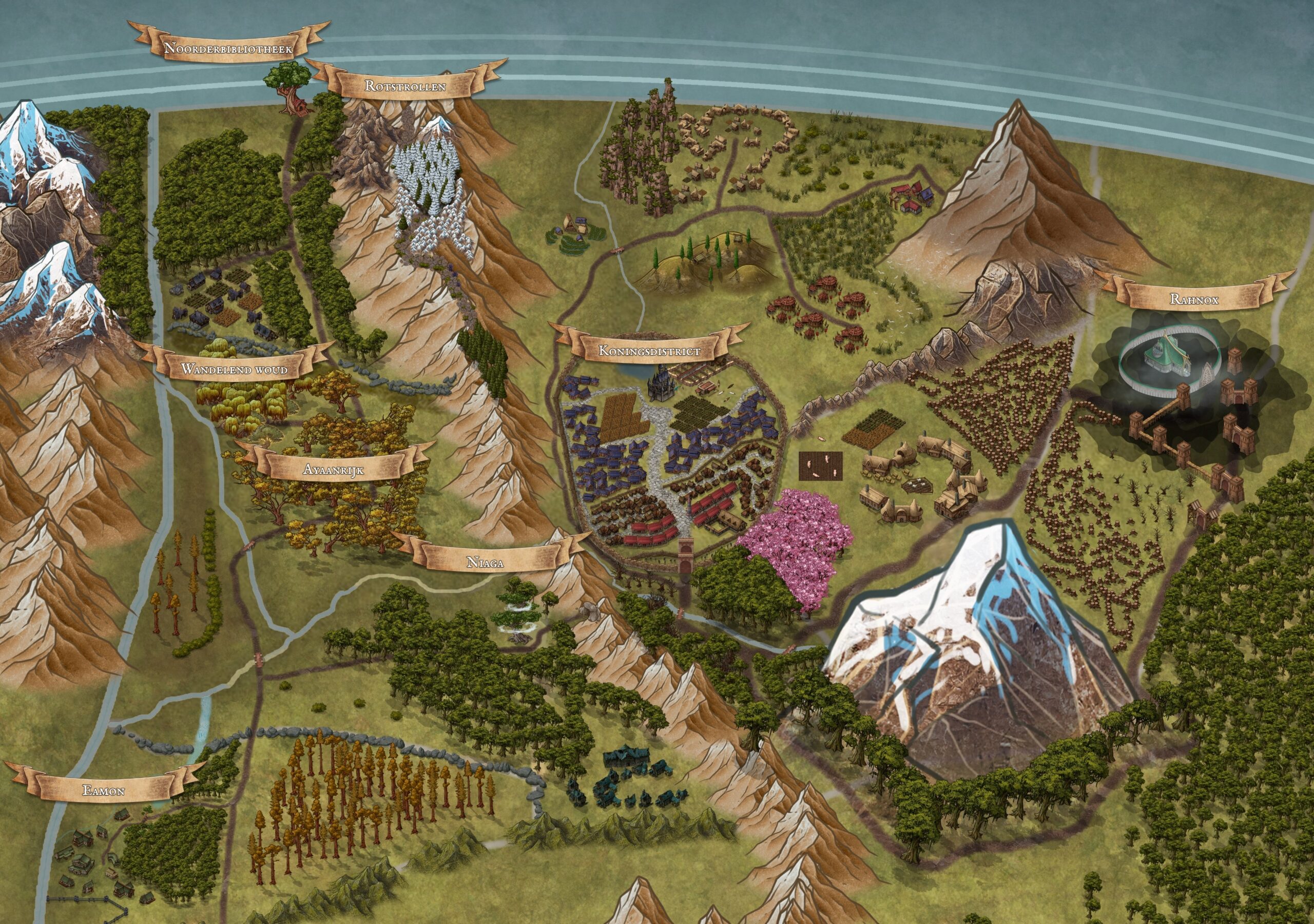Open the Koningsdistrict banner label
Viewport: 1314px width, 924px height.
click(650, 351)
